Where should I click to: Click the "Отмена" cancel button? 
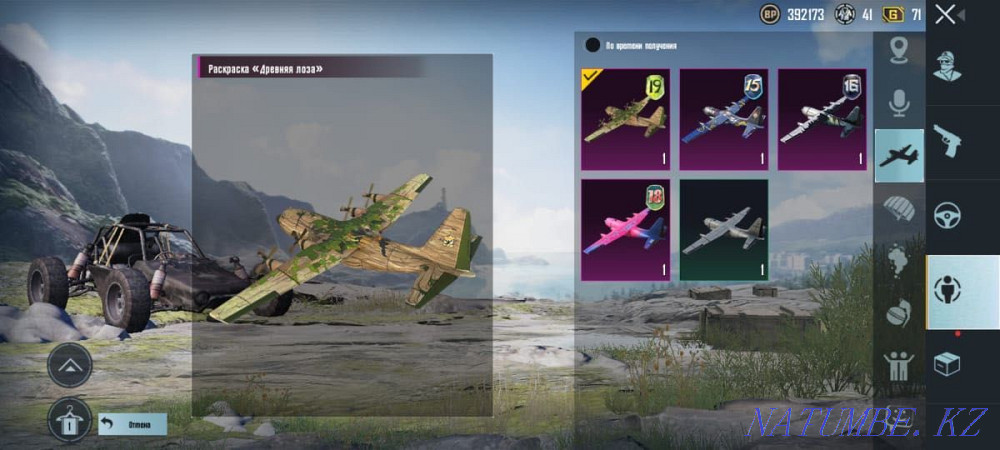tap(133, 424)
